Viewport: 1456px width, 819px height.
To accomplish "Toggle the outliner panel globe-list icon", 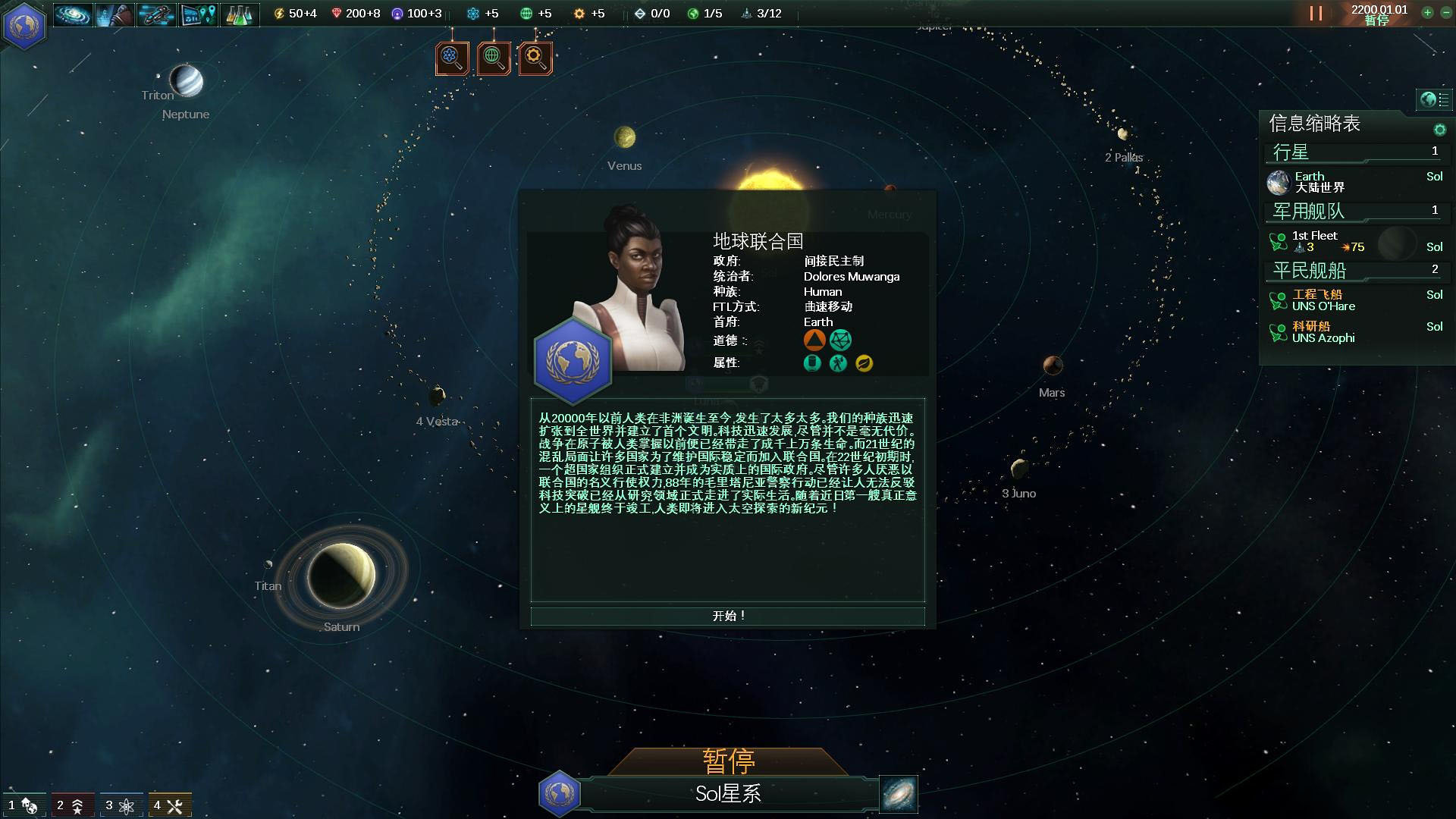I will point(1434,99).
